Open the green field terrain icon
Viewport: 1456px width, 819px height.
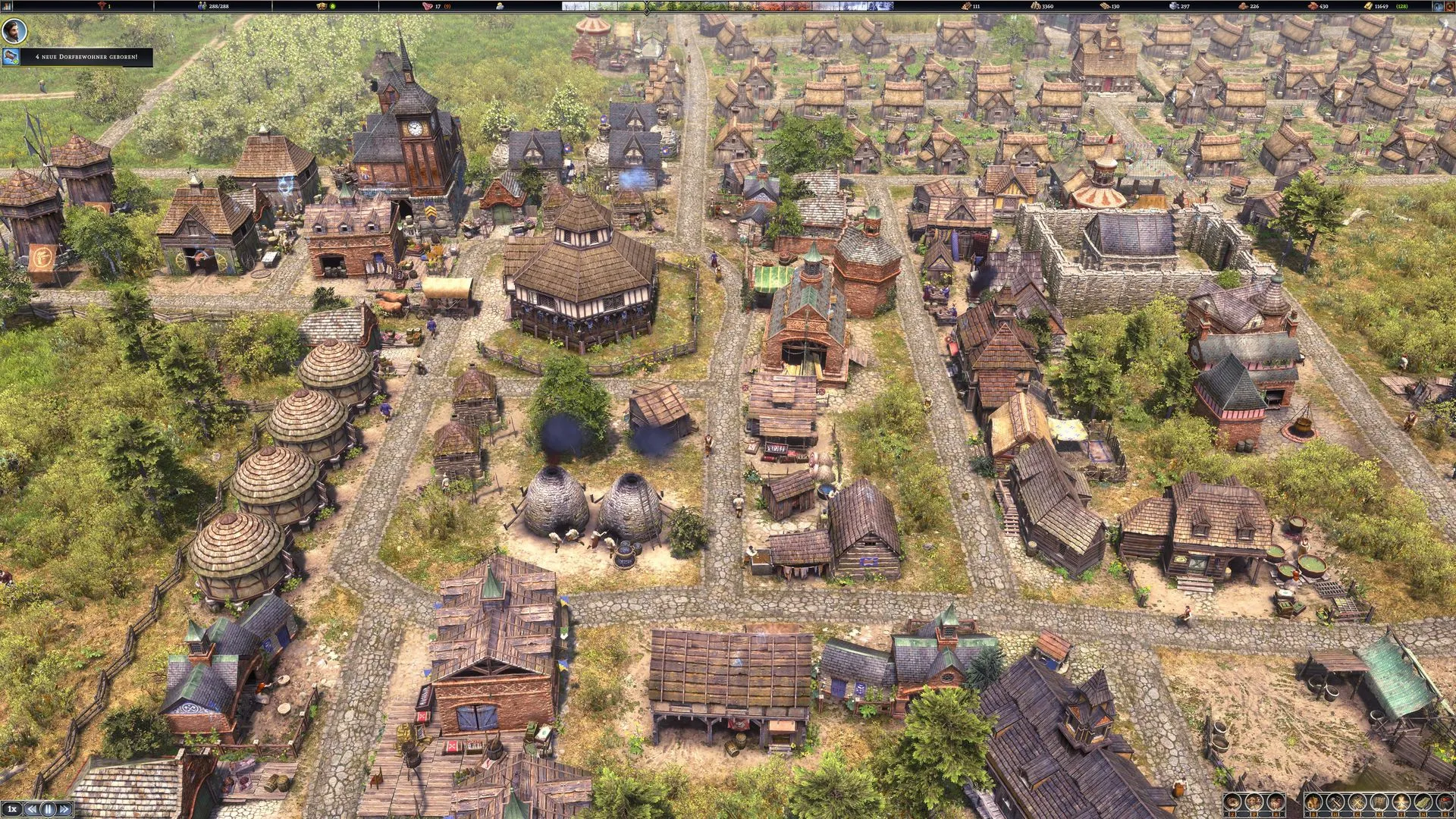tap(1423, 801)
